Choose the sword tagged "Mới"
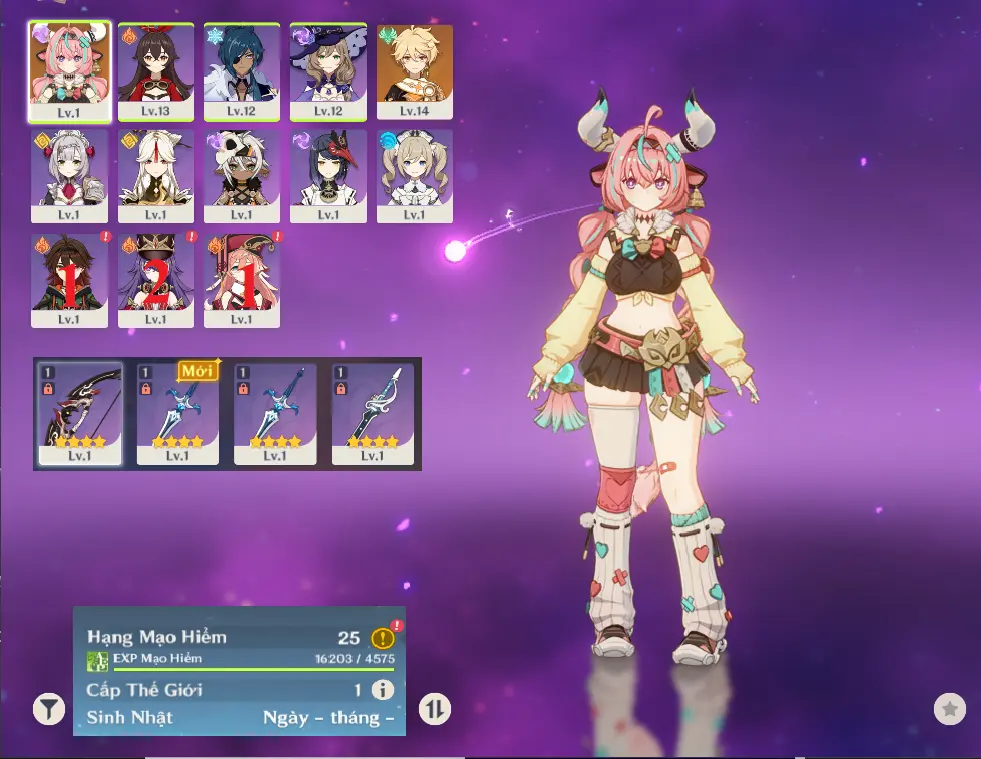 tap(177, 414)
